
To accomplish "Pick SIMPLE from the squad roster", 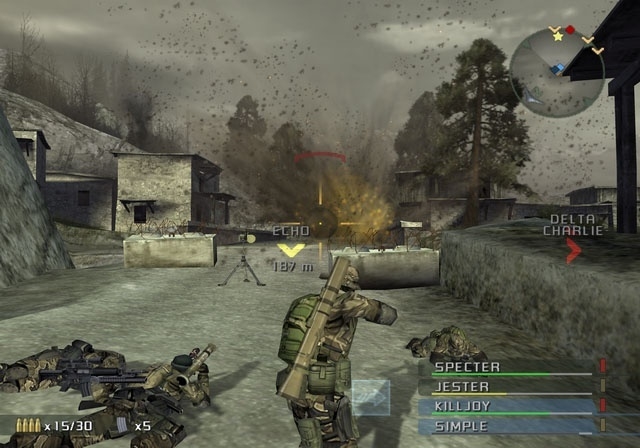I will (512, 425).
